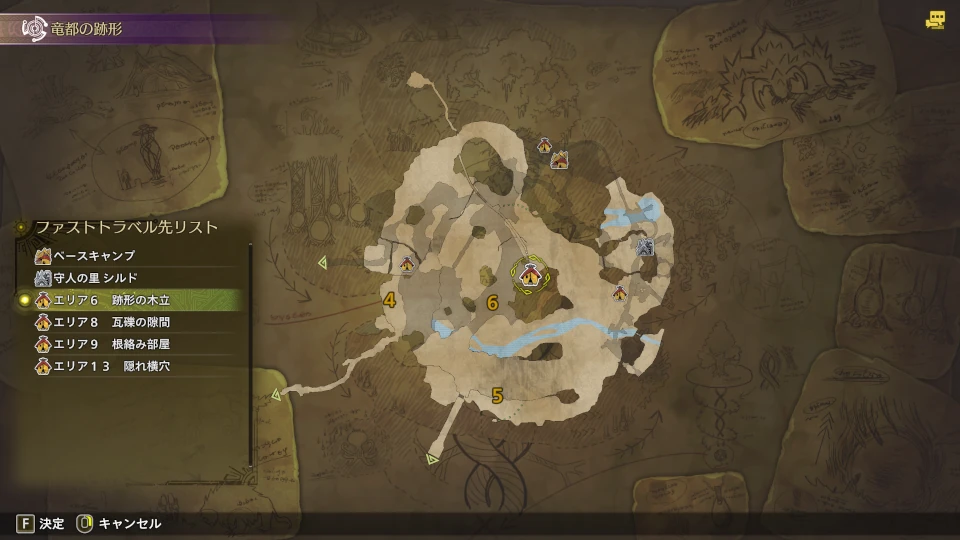The image size is (960, 540).
Task: Click the base camp house icon on the map
Action: tap(560, 159)
